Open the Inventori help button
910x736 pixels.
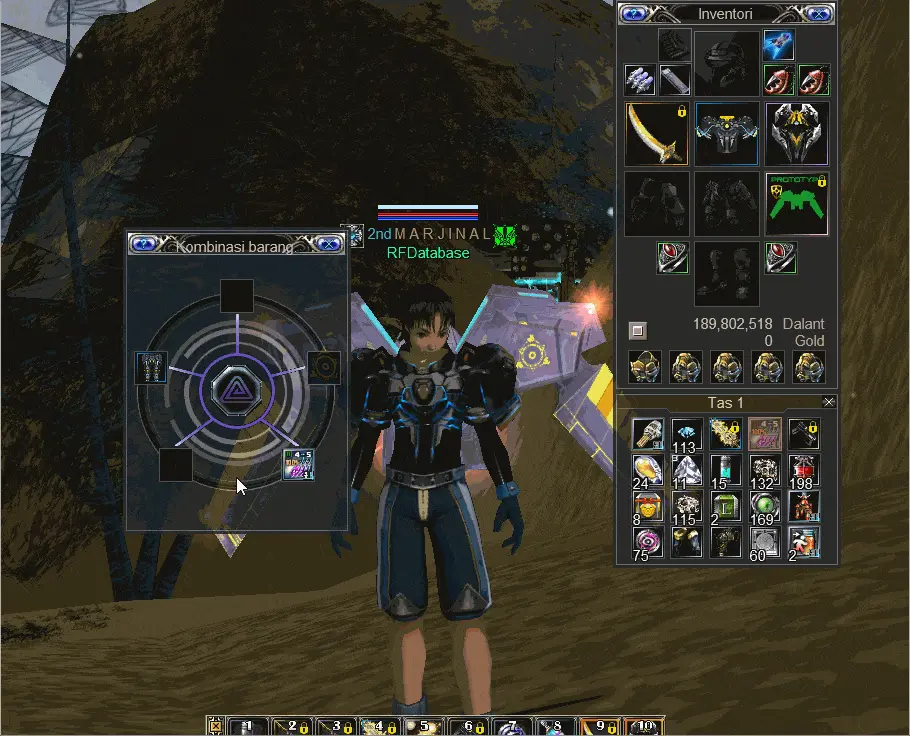[635, 13]
